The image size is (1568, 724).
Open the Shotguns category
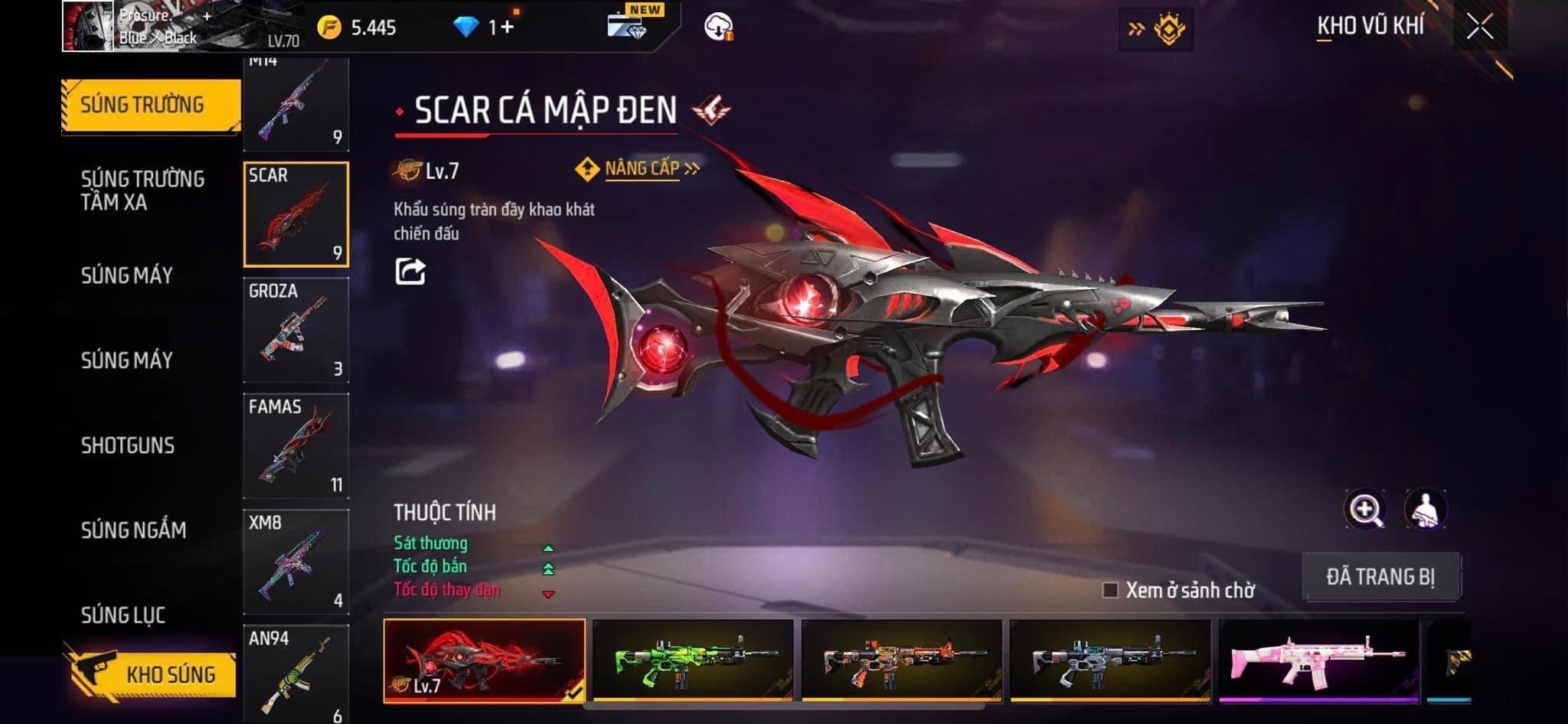[128, 445]
